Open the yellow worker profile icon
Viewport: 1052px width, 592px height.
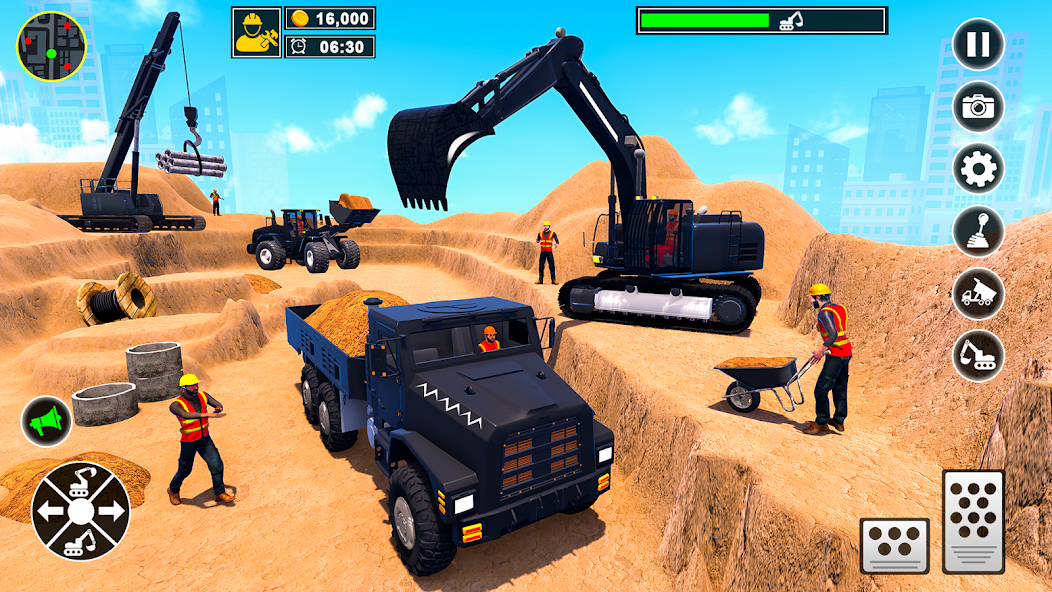click(x=256, y=32)
